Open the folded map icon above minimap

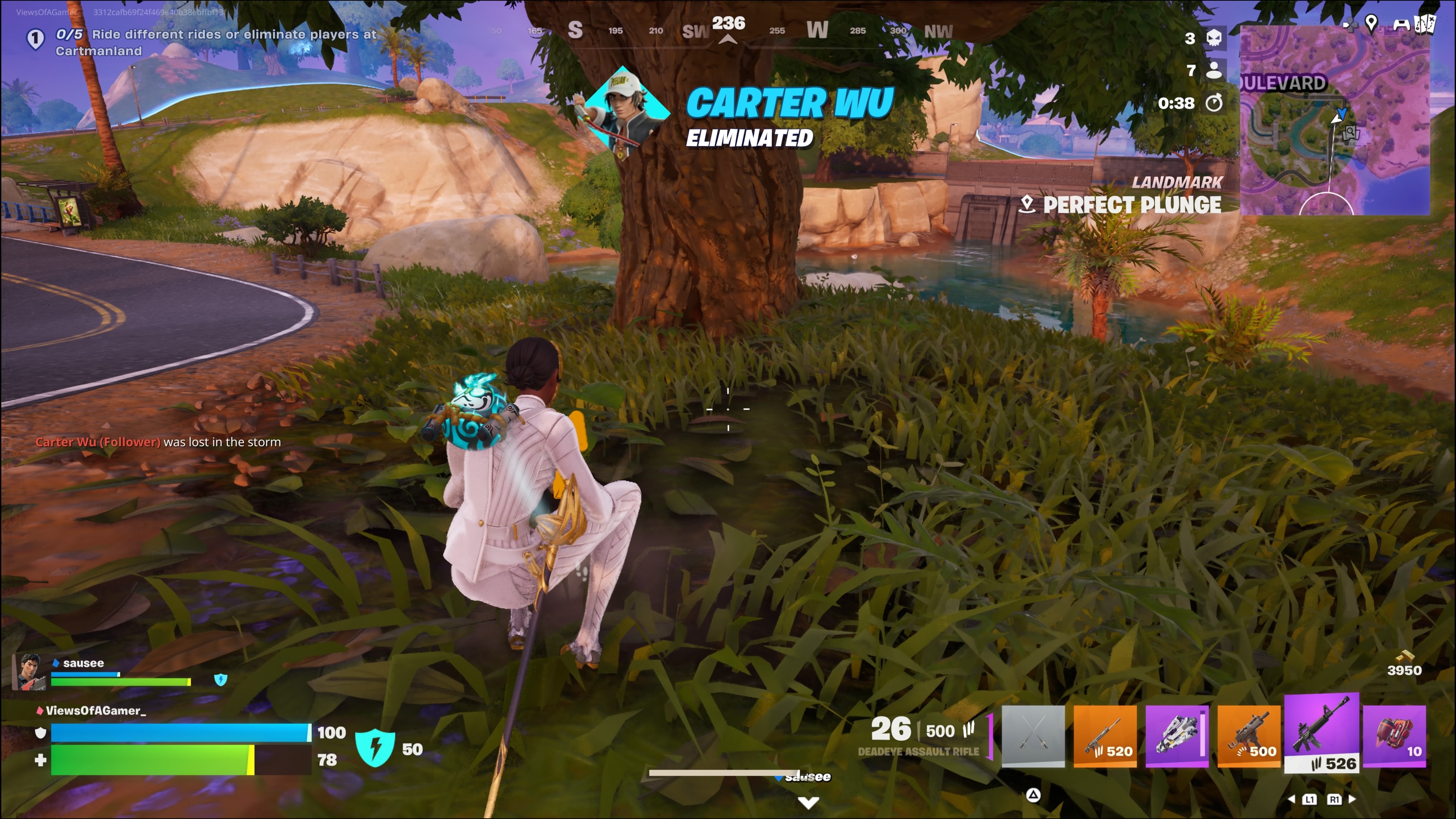tap(1425, 24)
